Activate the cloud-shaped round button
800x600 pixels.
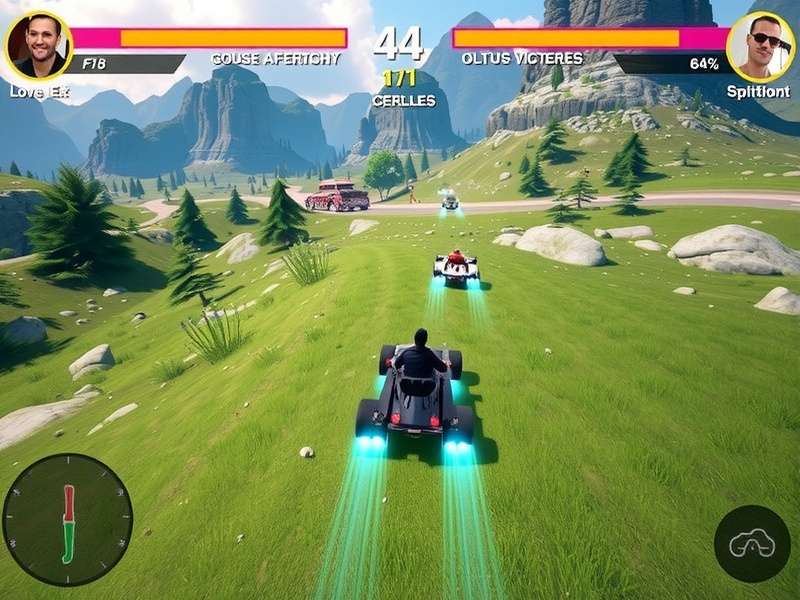(752, 543)
